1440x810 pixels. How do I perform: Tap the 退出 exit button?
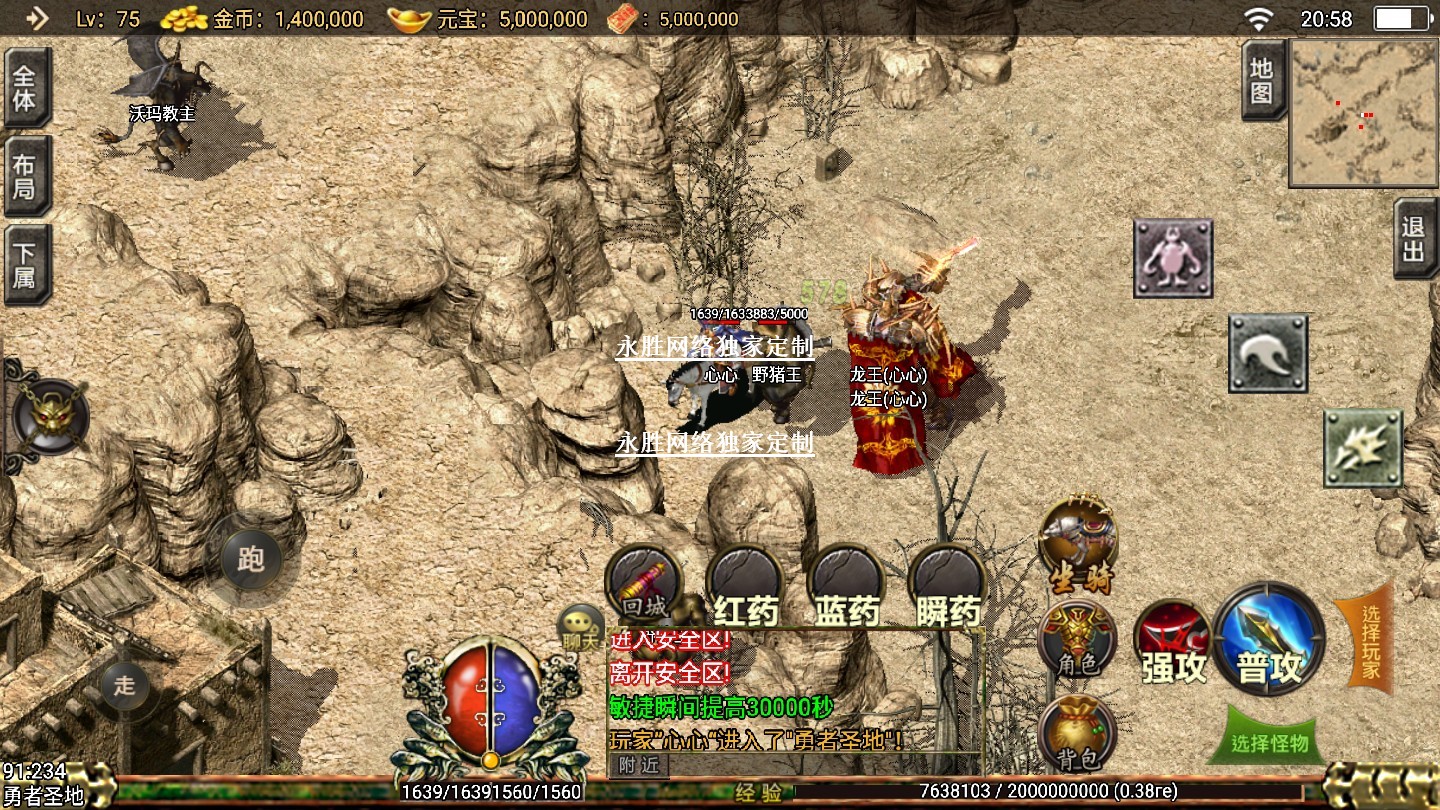point(1414,239)
